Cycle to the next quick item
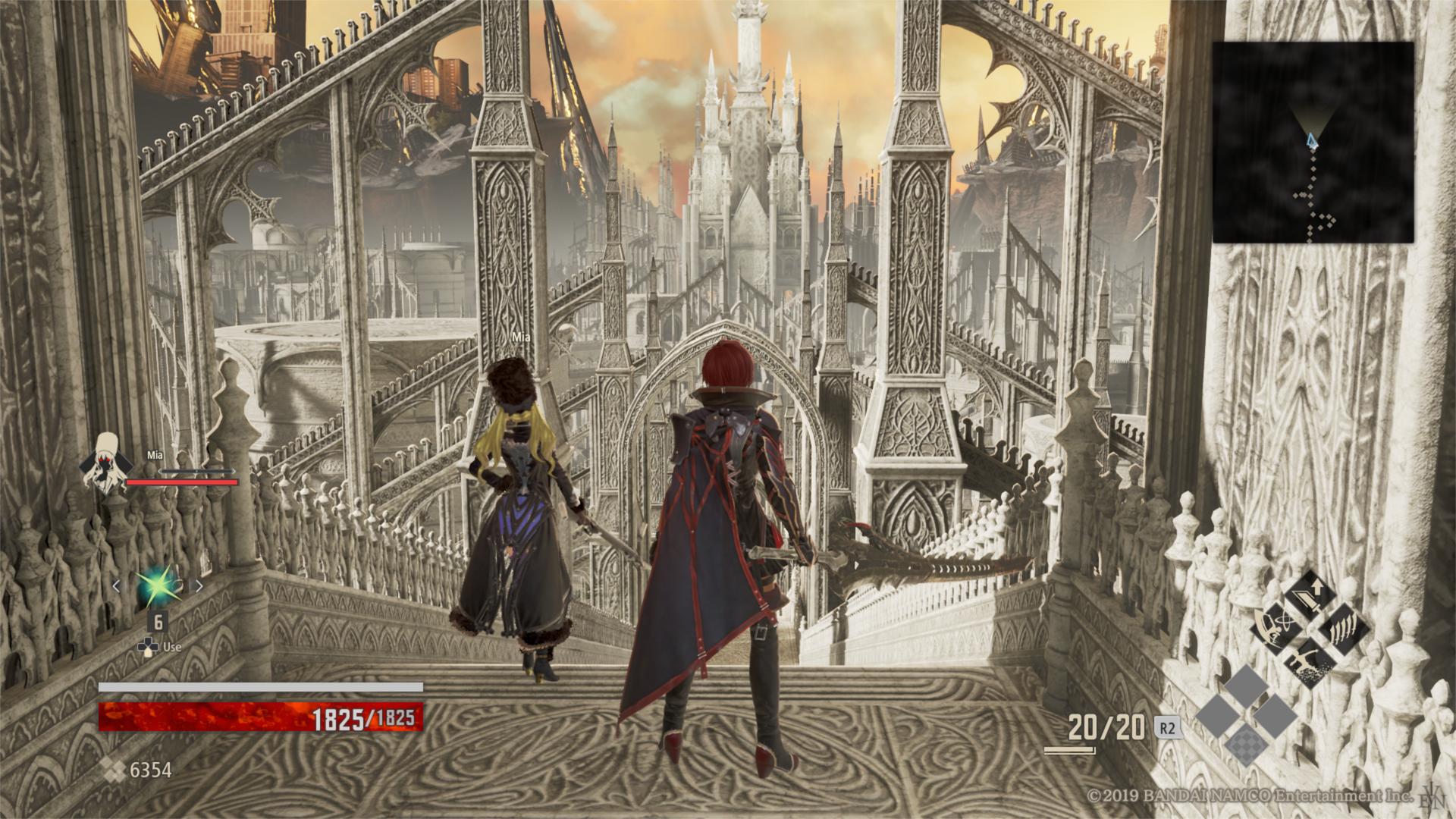 click(x=199, y=585)
